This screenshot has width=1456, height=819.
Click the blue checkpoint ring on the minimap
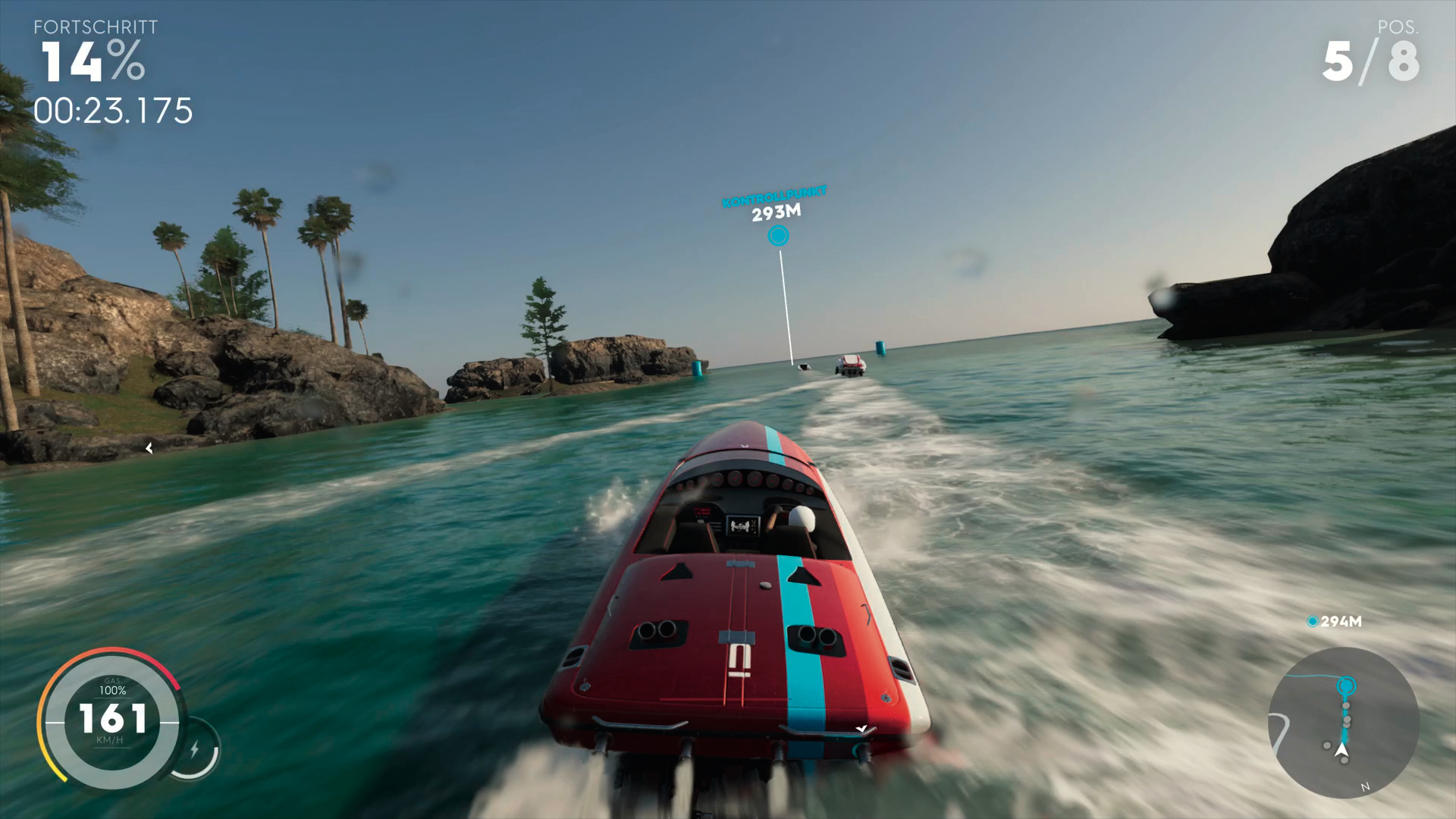pyautogui.click(x=1346, y=686)
